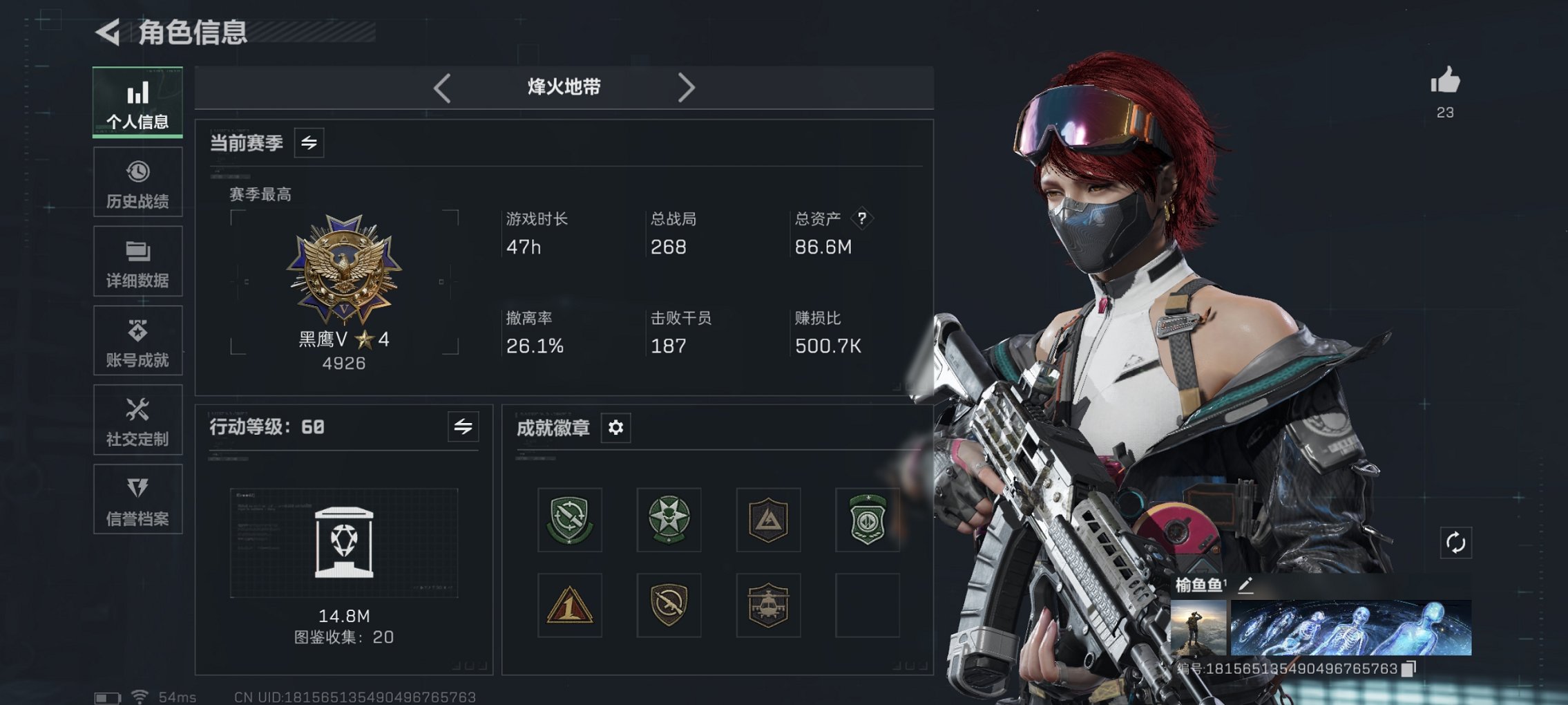
Task: Open the 成就徽章 settings gear
Action: click(x=614, y=428)
